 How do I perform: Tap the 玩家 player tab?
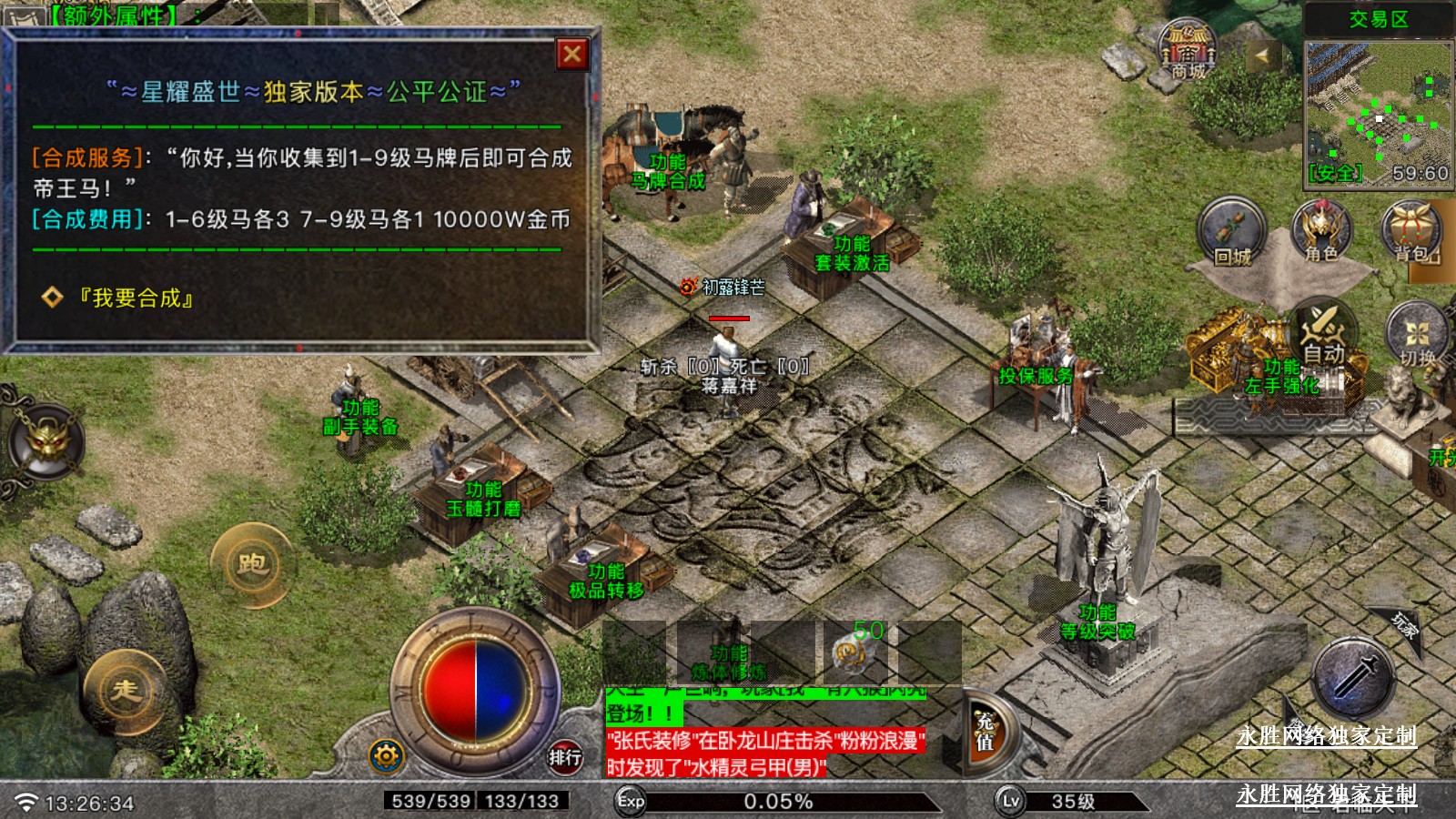click(x=1403, y=625)
